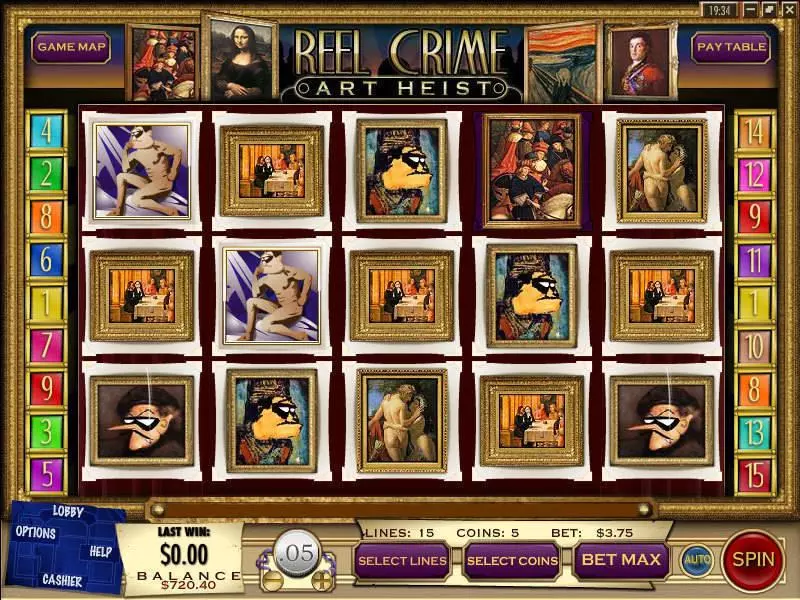800x600 pixels.
Task: Activate payline number 15
Action: 754,475
